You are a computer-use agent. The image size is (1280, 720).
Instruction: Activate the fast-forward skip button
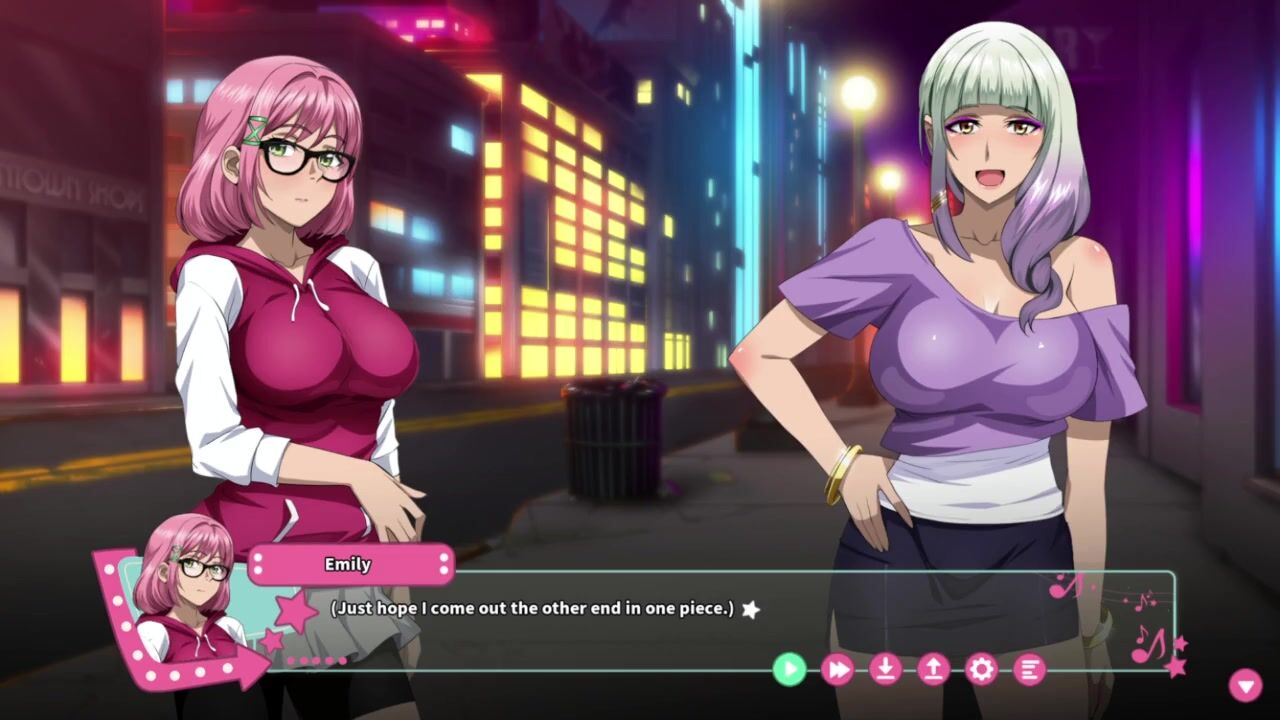pyautogui.click(x=837, y=669)
